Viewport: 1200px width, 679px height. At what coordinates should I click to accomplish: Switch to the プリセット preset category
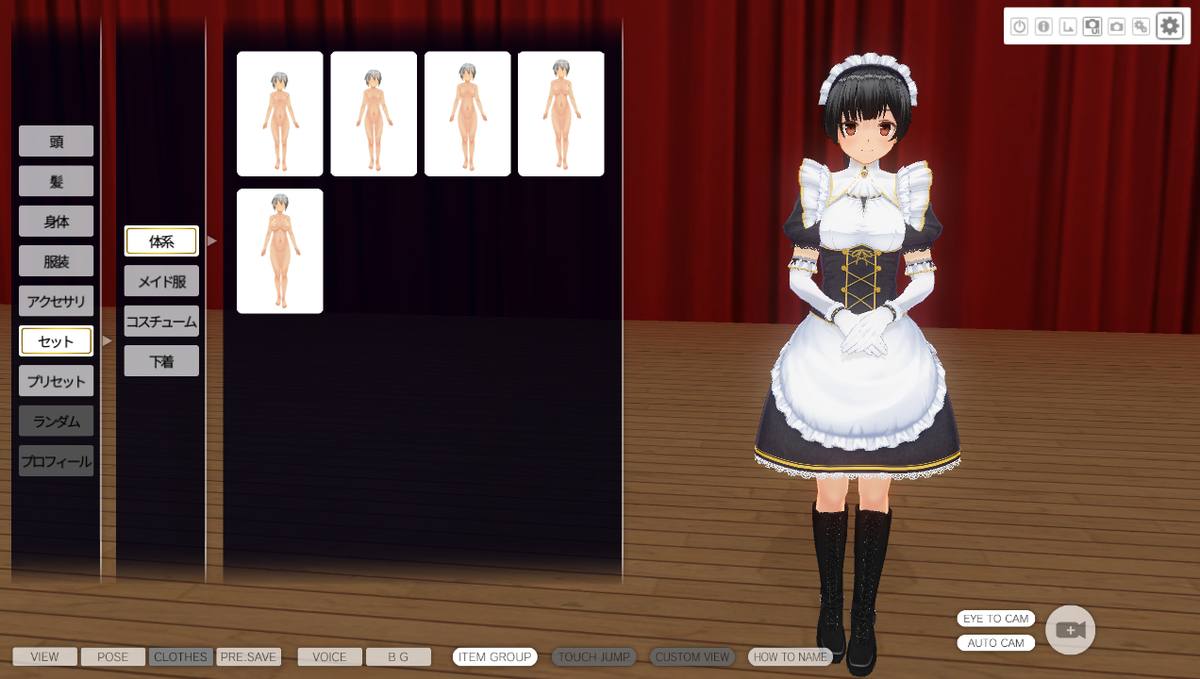(x=56, y=381)
